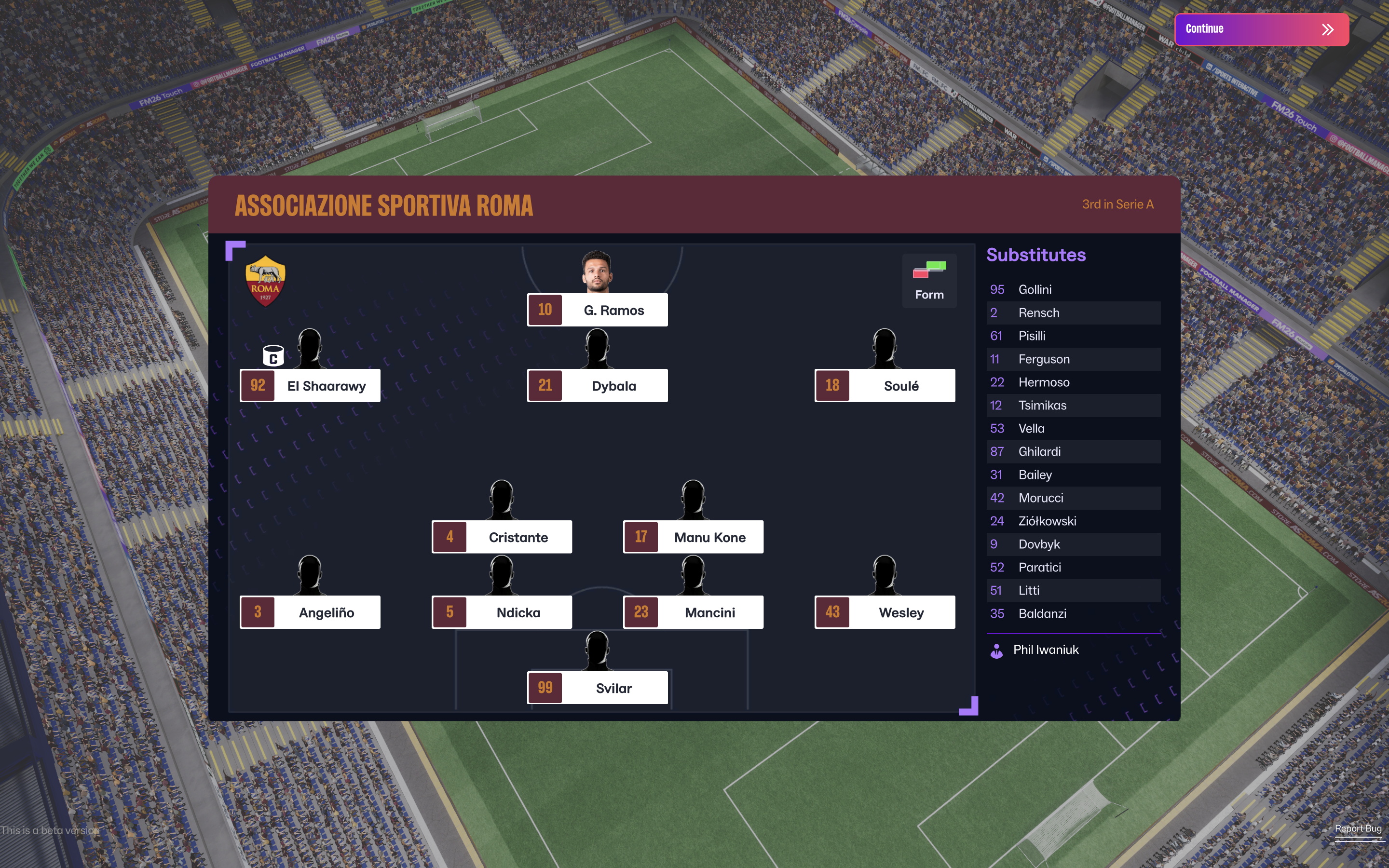Select Gollini from the substitutes list
This screenshot has height=868, width=1389.
coord(1036,289)
